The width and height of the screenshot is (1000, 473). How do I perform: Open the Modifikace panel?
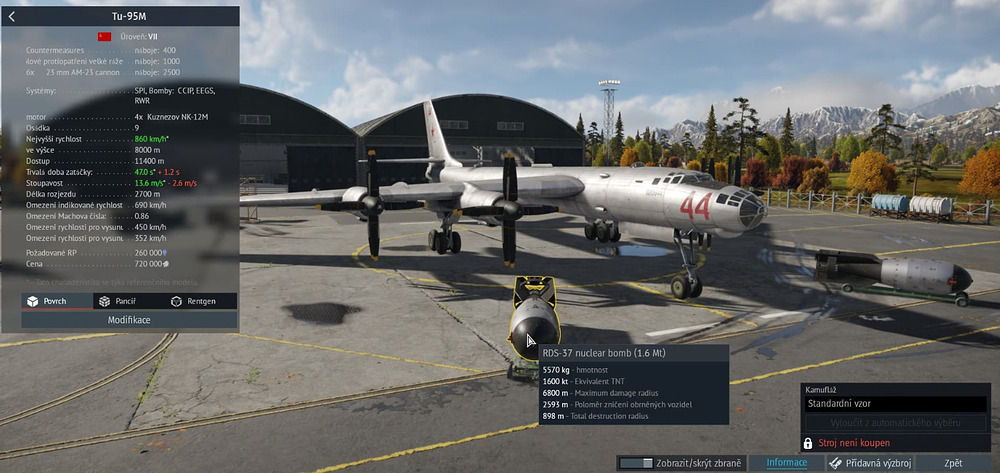(129, 320)
